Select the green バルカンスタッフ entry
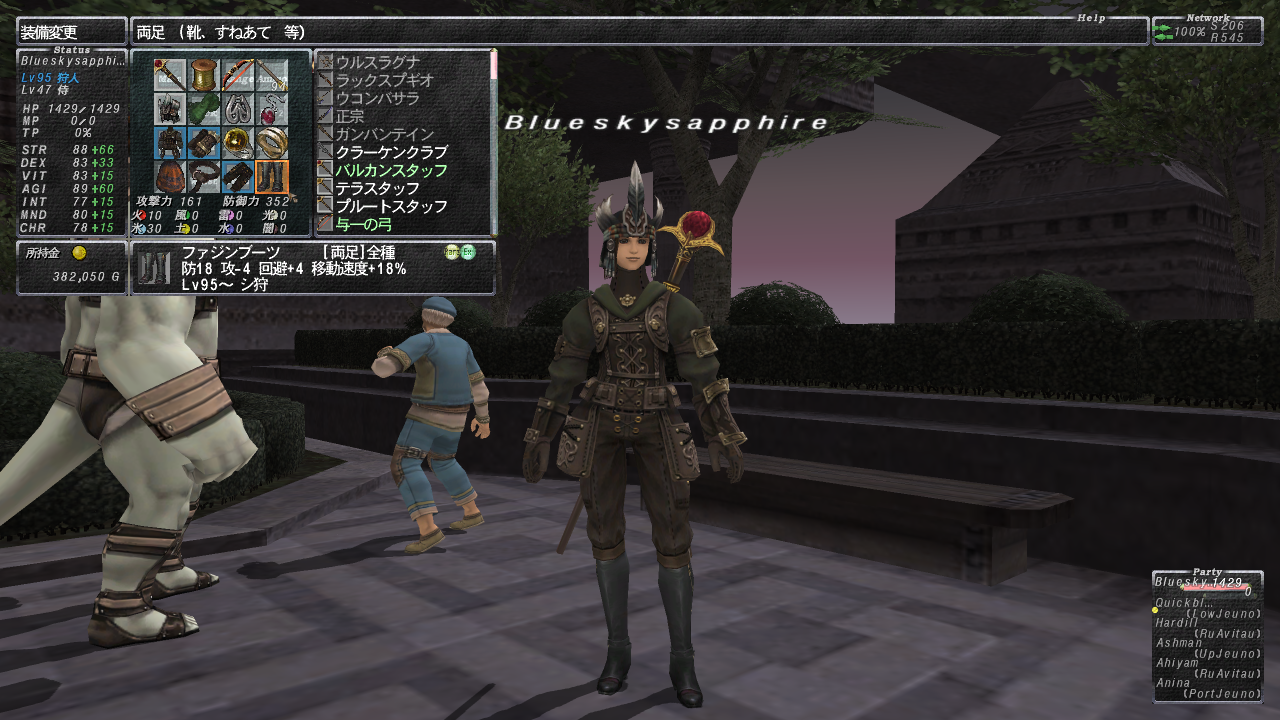Viewport: 1280px width, 720px height. [x=391, y=170]
